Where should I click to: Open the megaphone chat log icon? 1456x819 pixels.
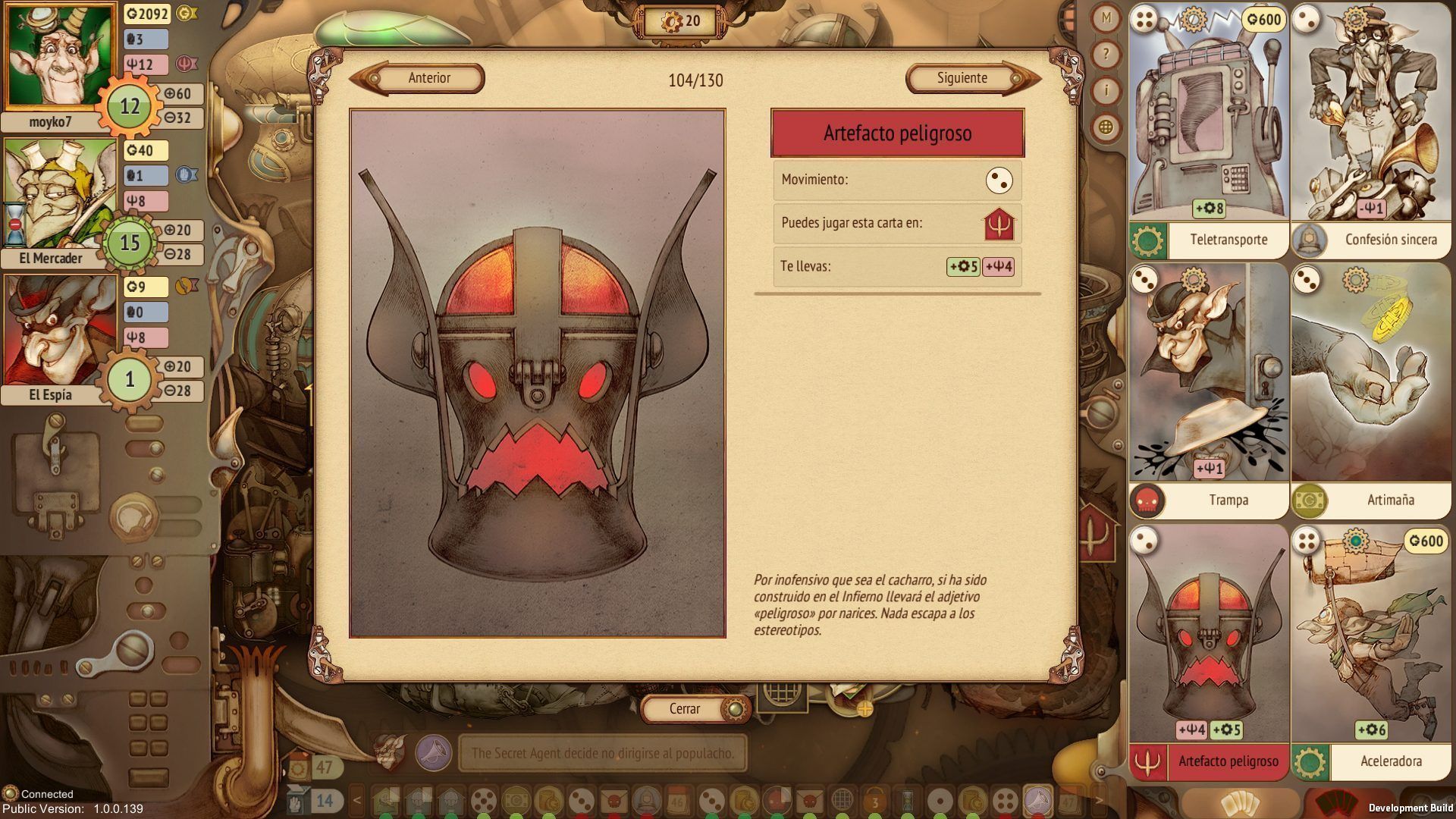pos(434,754)
